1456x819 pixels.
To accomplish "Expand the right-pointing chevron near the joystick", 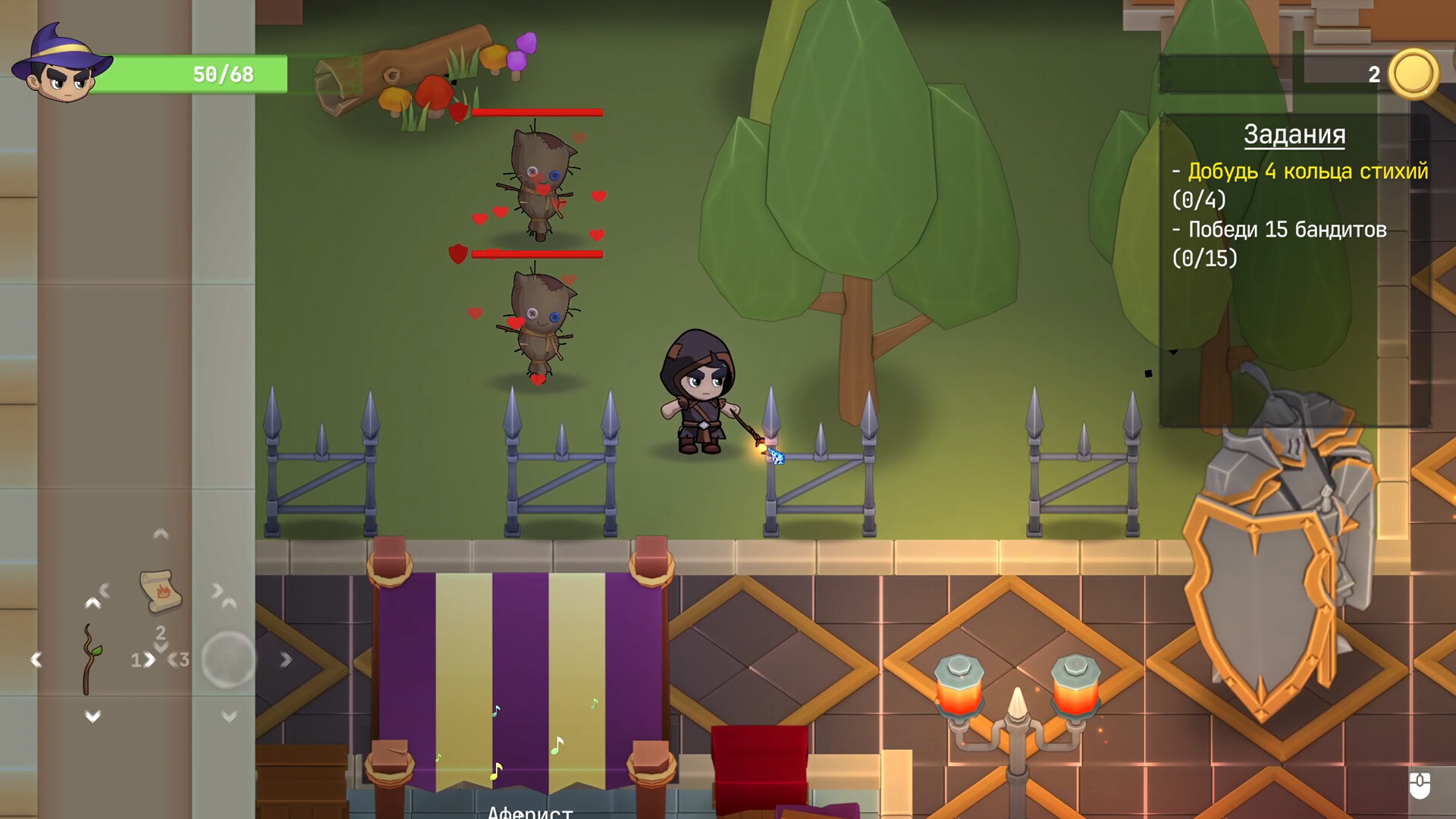I will pos(286,660).
